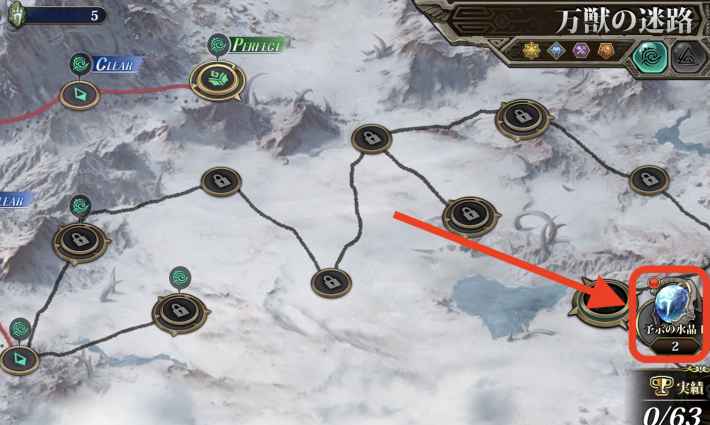Switch to the teal swirl map mode
This screenshot has width=710, height=425.
(x=648, y=54)
